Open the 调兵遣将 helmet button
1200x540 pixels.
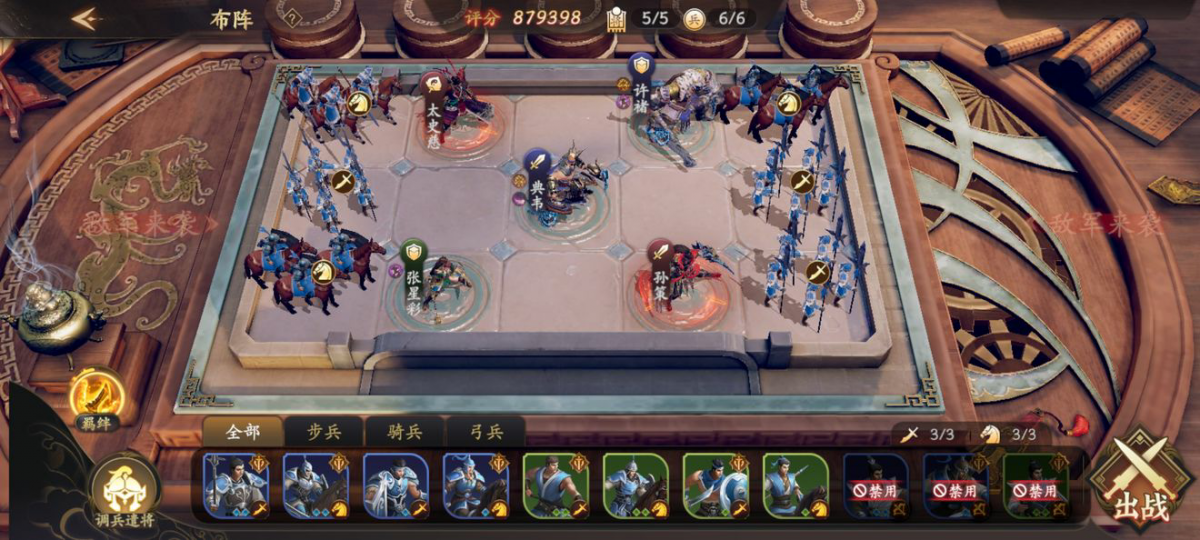[125, 492]
